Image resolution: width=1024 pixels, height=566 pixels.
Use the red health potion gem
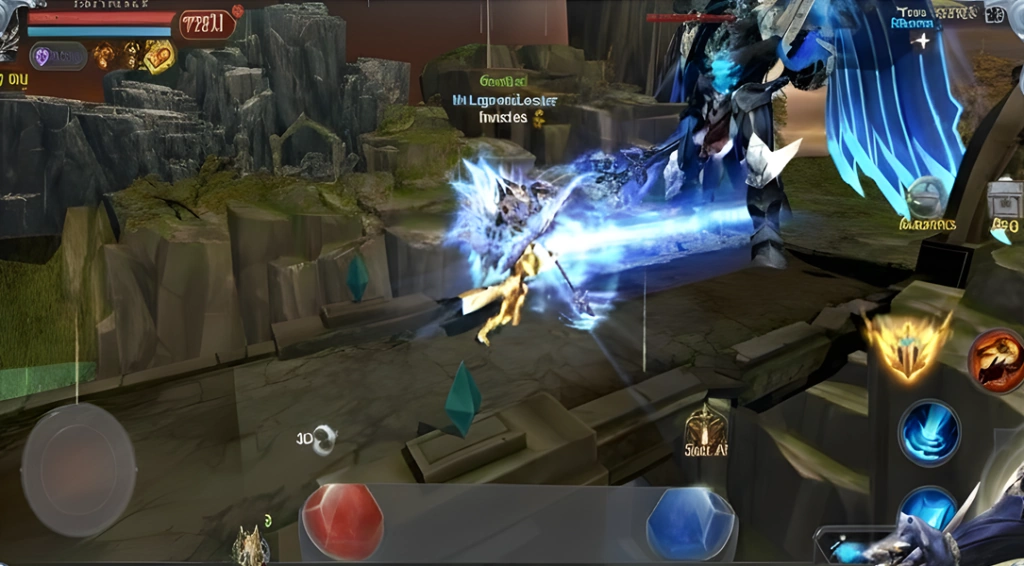click(342, 521)
